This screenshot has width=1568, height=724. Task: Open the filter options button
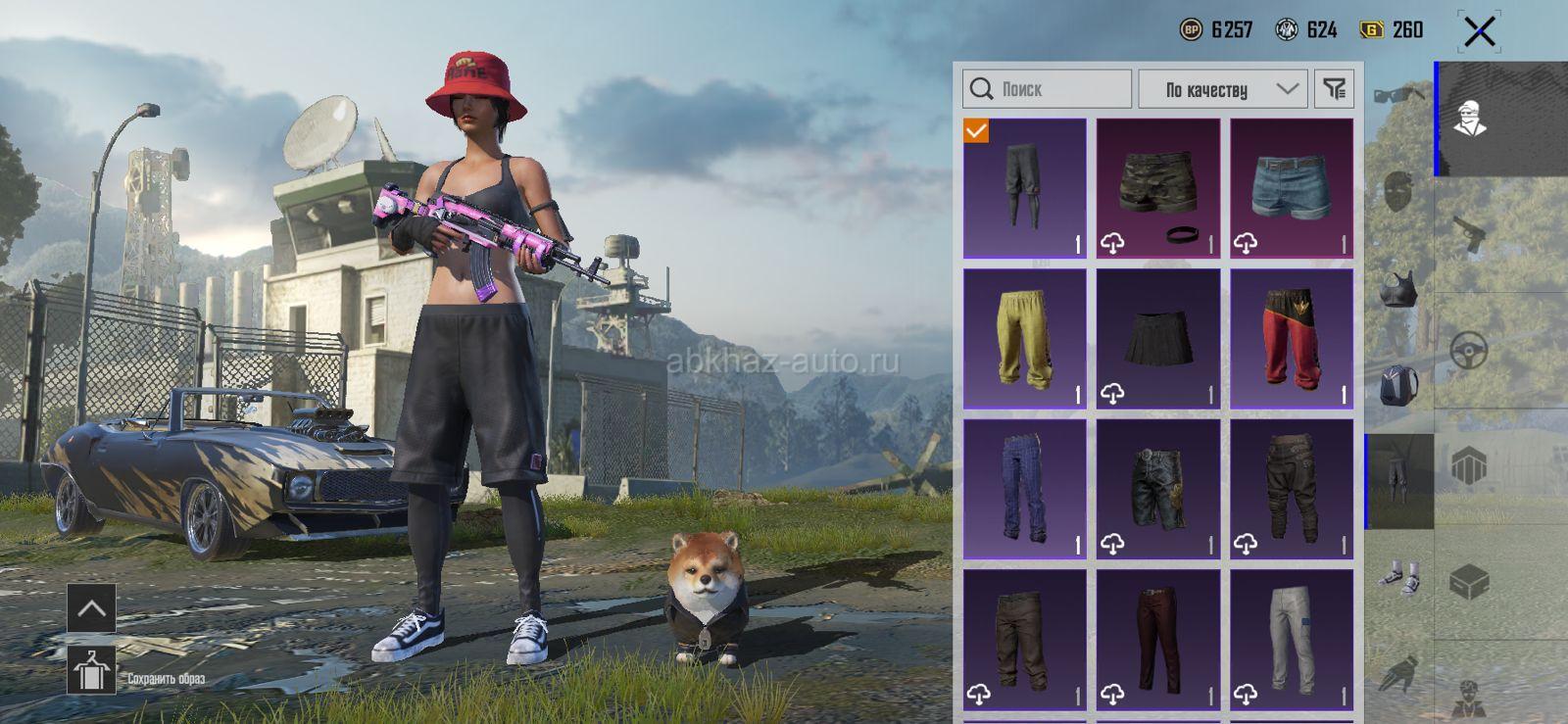(x=1334, y=89)
